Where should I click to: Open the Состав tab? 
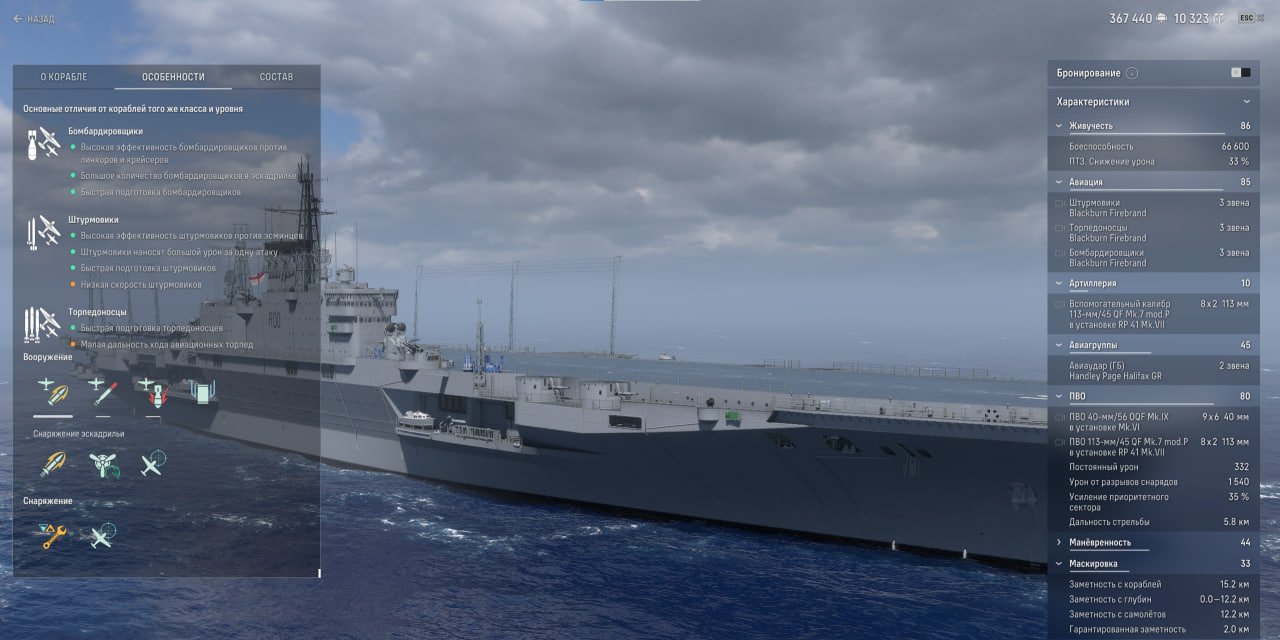pyautogui.click(x=276, y=77)
